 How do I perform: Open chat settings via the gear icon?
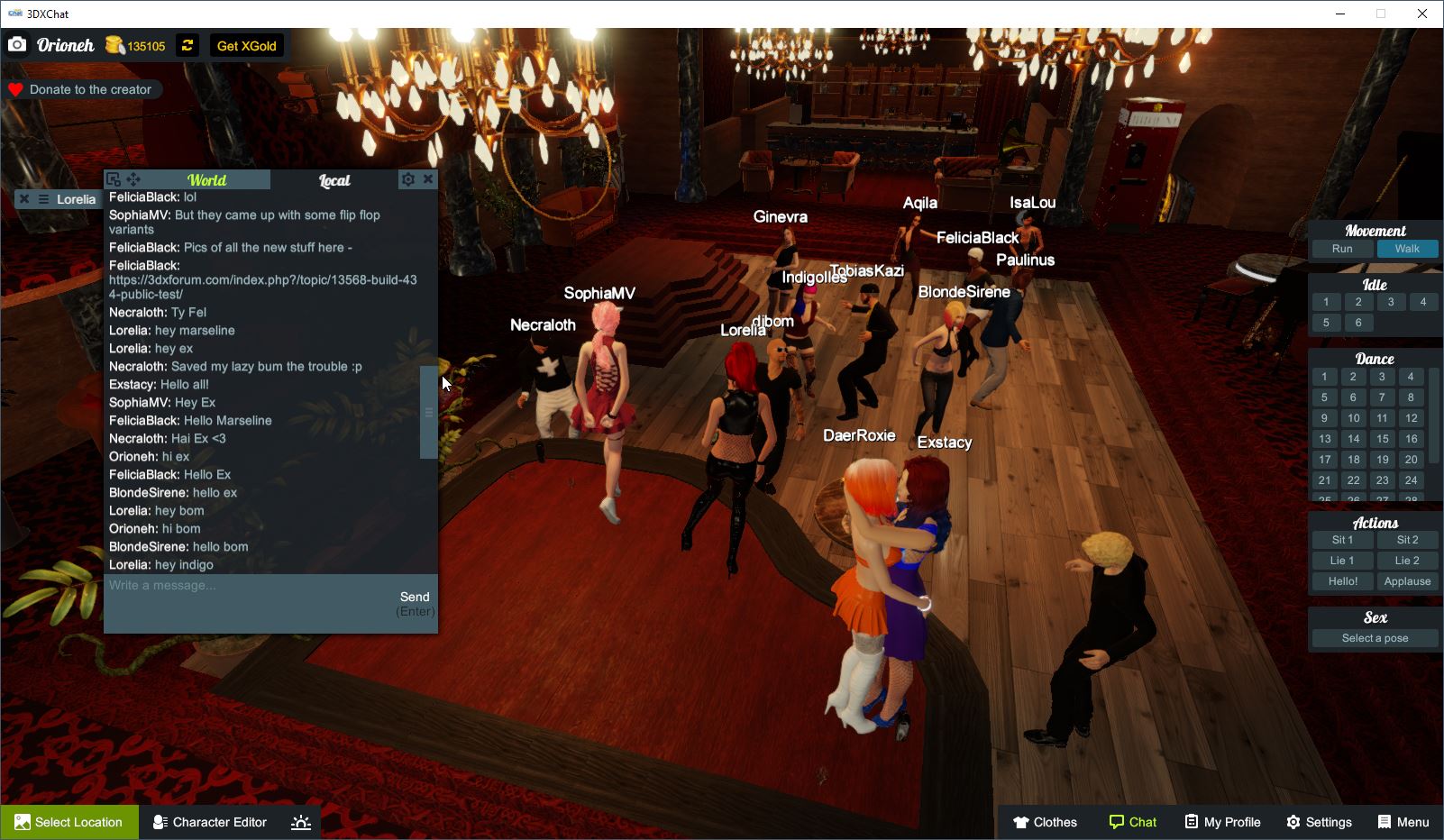[x=408, y=178]
